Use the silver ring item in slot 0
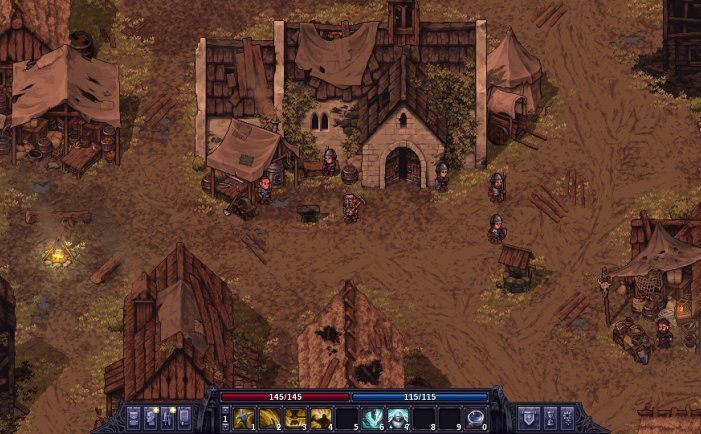The height and width of the screenshot is (434, 701). 475,417
